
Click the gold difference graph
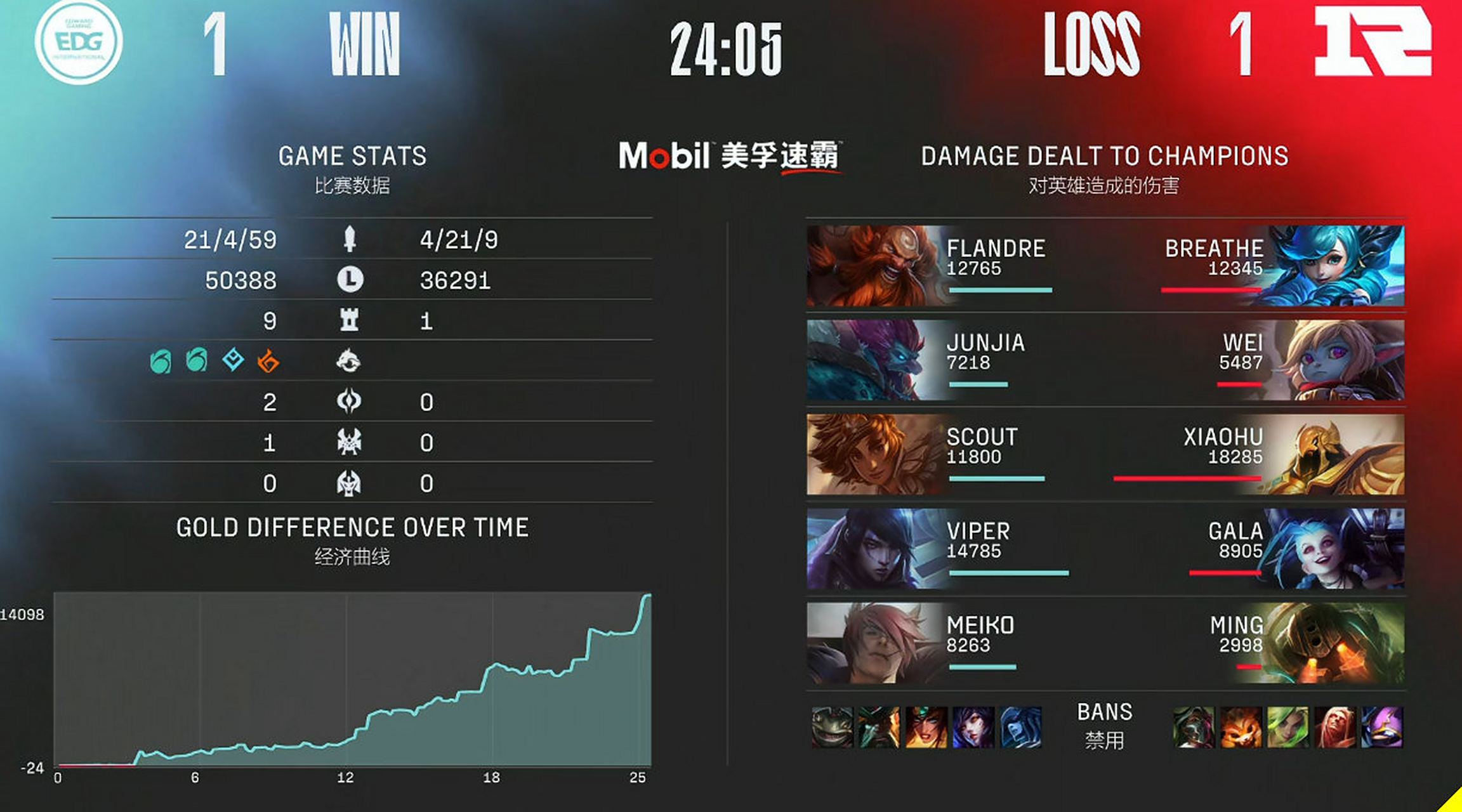coord(352,679)
